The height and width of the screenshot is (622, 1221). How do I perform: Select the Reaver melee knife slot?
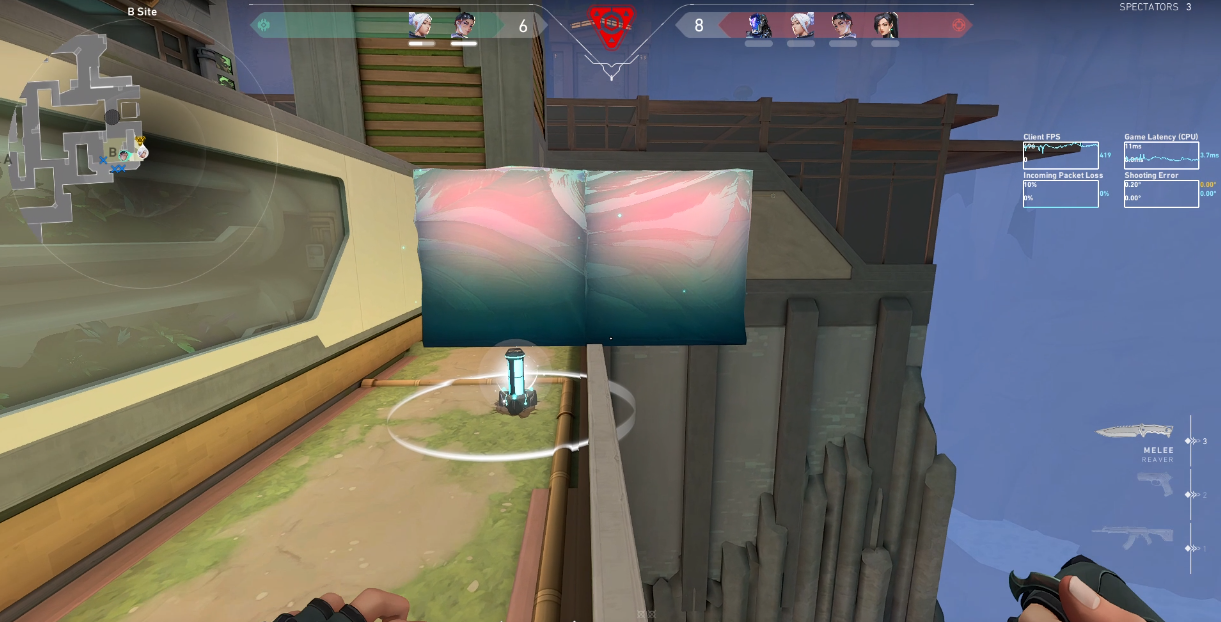coord(1133,431)
